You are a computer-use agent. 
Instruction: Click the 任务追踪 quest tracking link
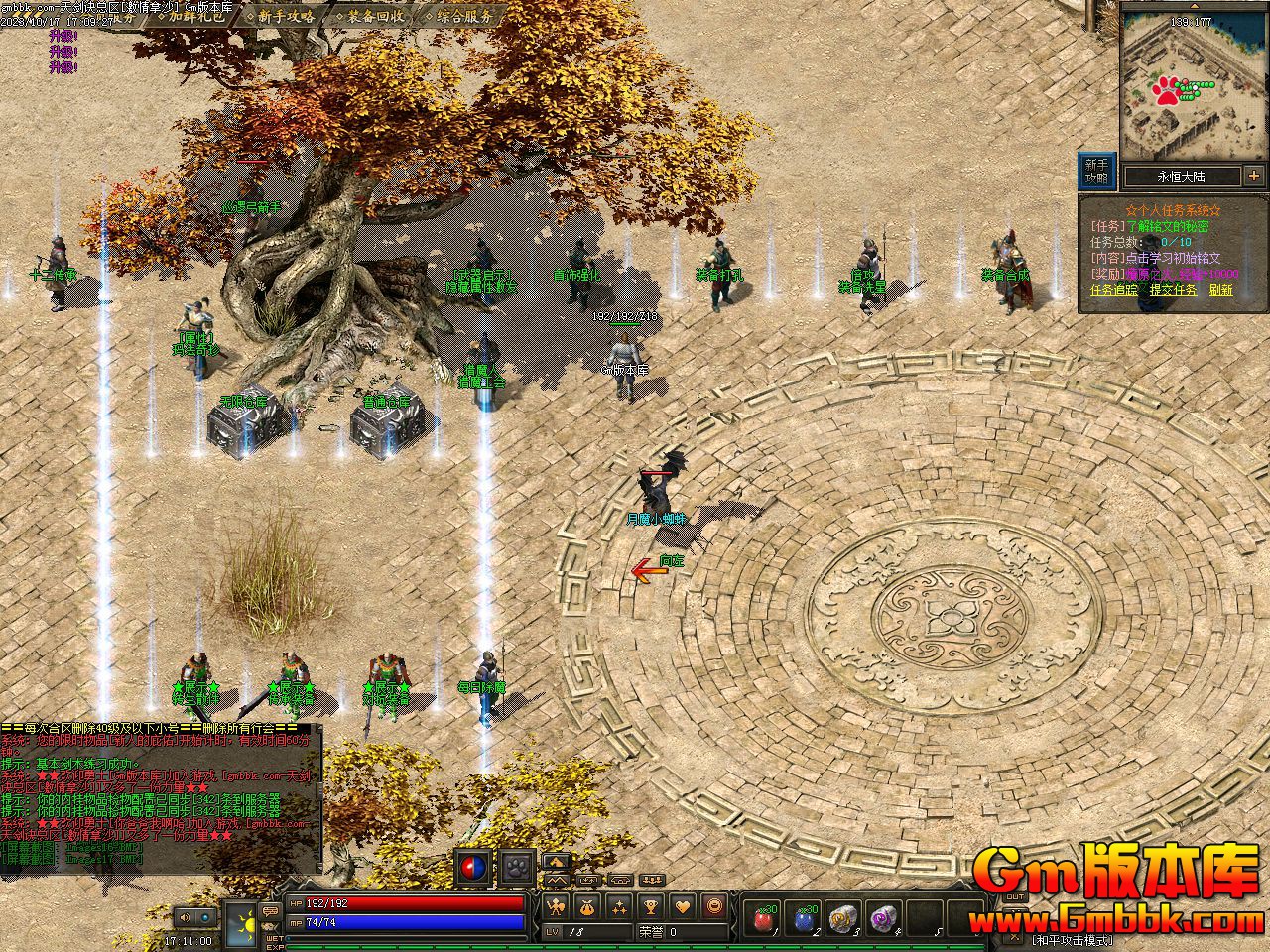pos(1115,290)
